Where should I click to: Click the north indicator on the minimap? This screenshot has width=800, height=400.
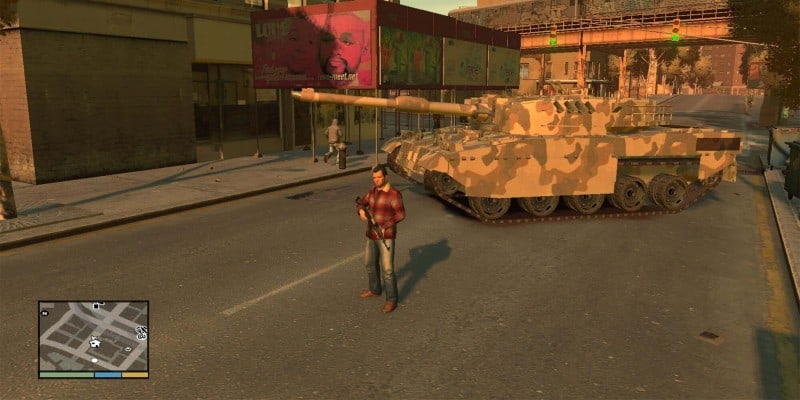[x=45, y=313]
